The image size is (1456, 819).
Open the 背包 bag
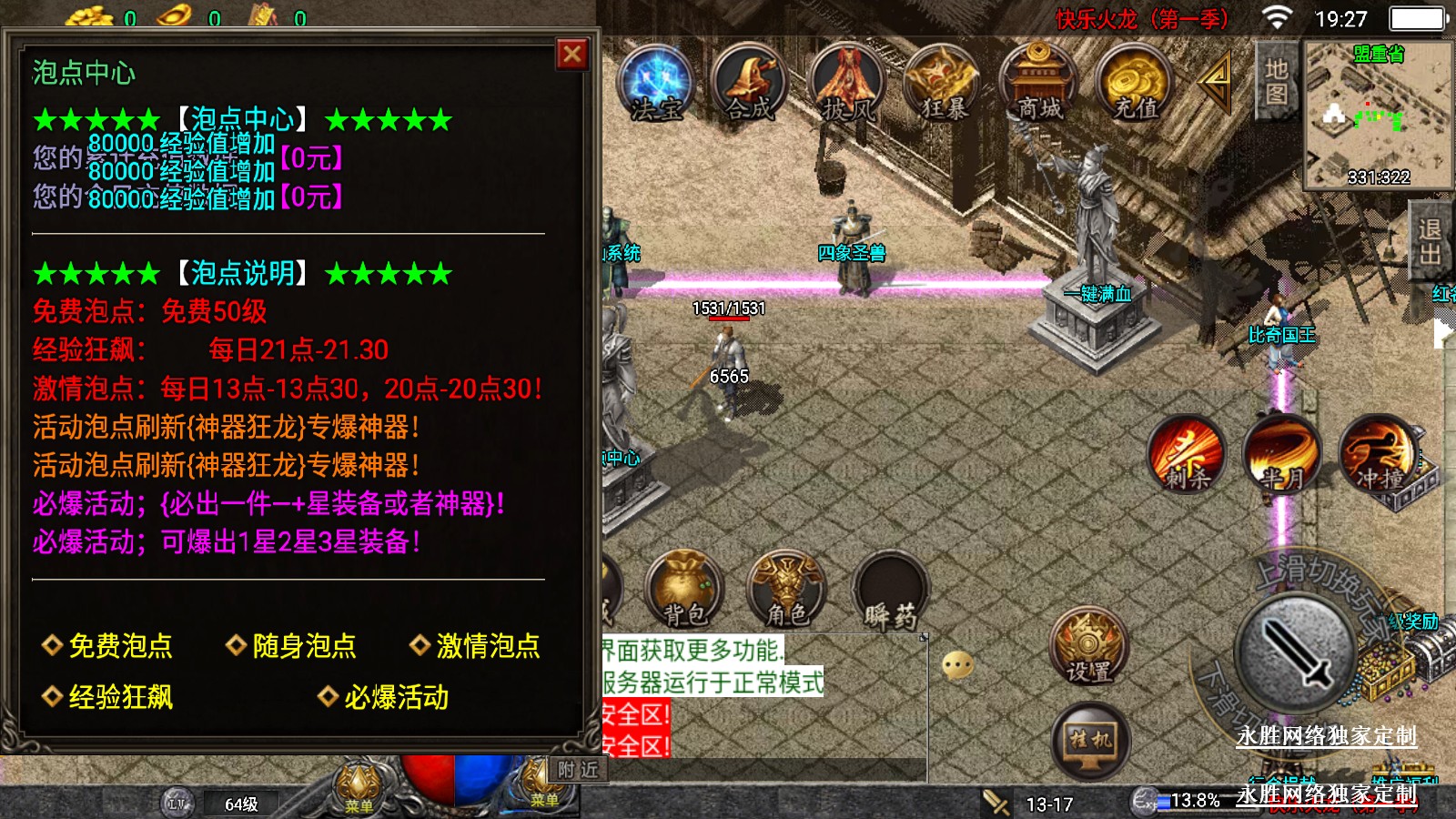(684, 591)
